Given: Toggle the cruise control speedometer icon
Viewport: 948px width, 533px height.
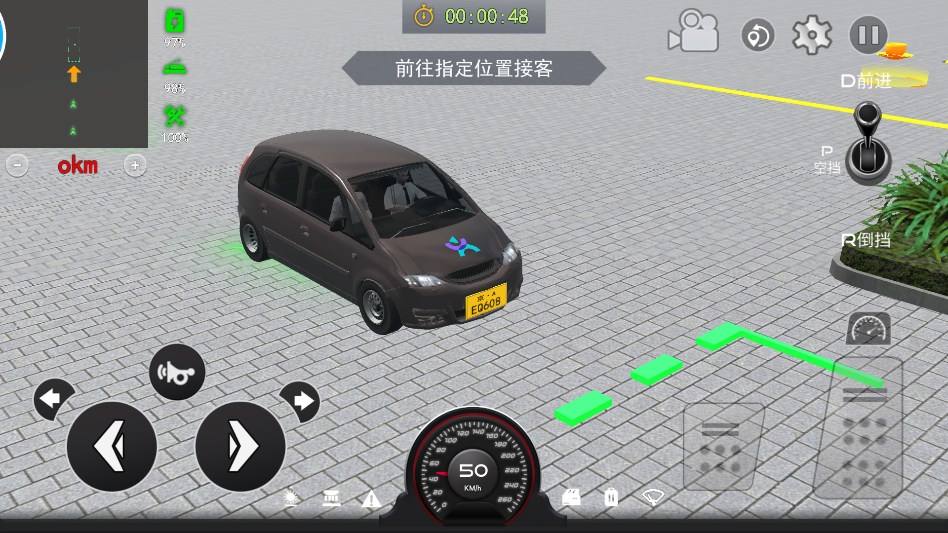Looking at the screenshot, I should tap(868, 328).
